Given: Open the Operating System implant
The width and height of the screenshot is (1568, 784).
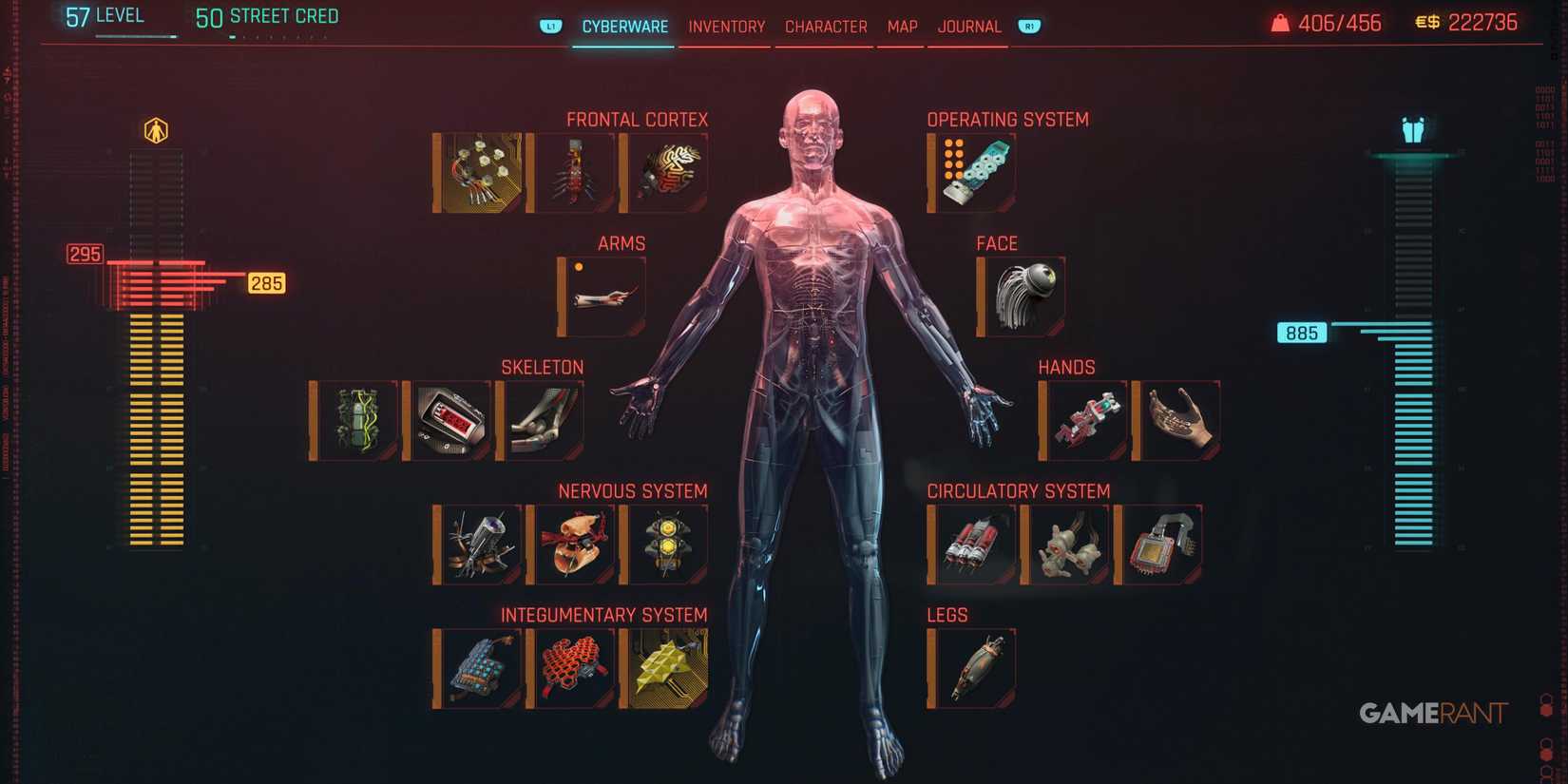Looking at the screenshot, I should click(x=971, y=171).
